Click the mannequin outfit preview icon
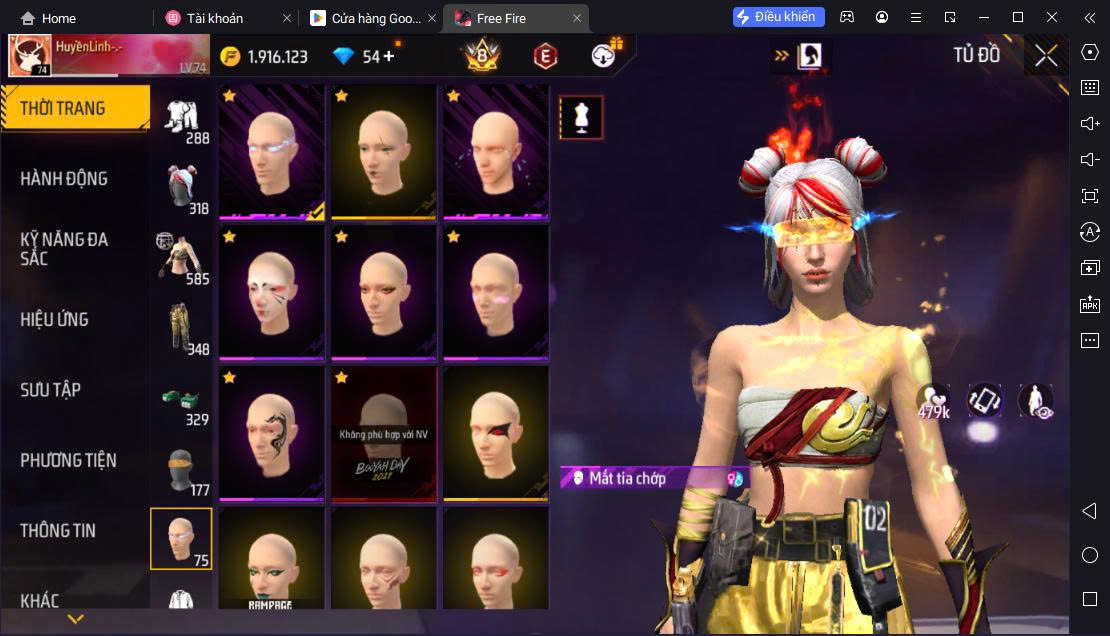The image size is (1110, 636). pos(581,118)
